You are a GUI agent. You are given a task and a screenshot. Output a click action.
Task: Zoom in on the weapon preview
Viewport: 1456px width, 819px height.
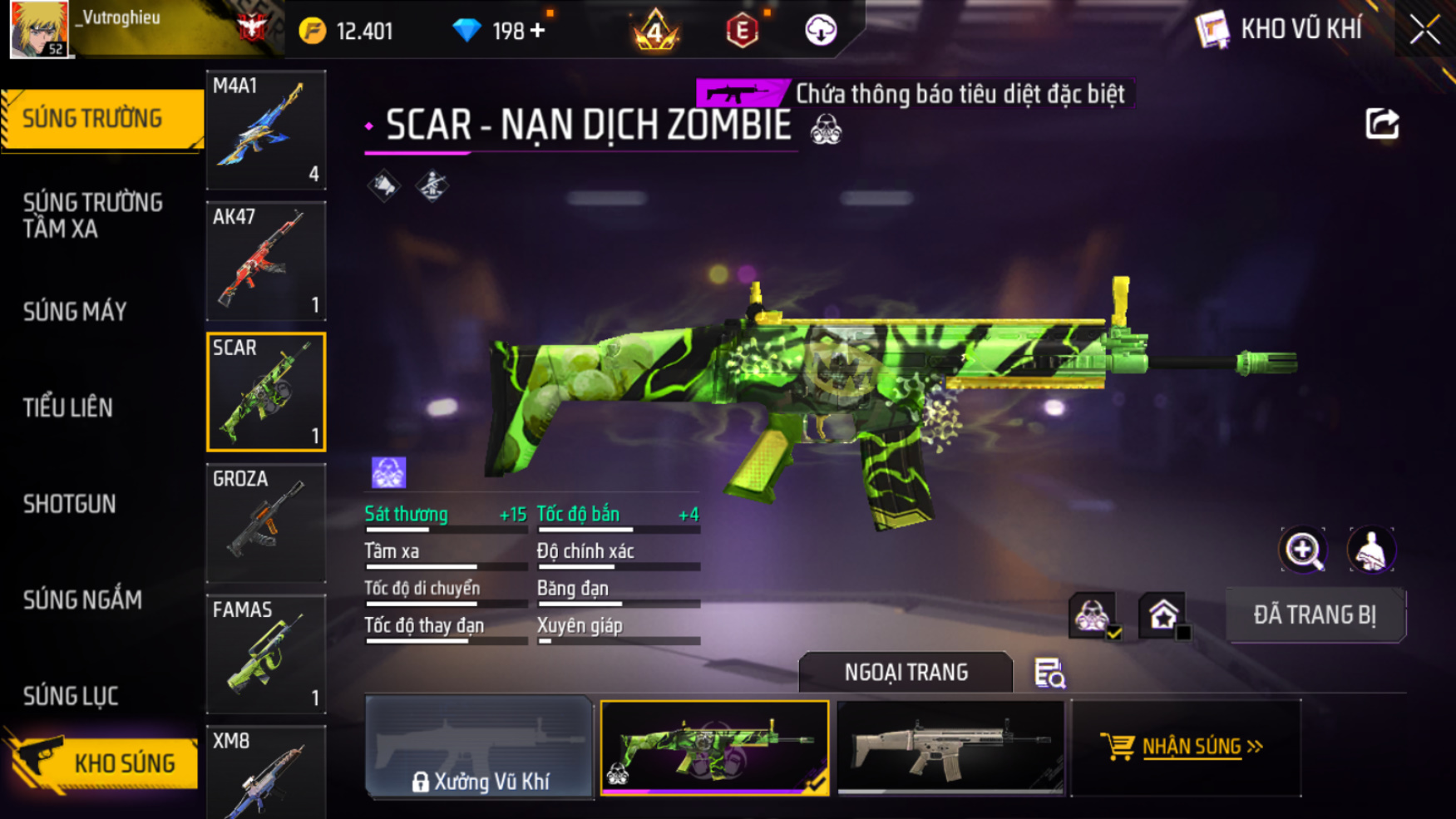point(1302,550)
